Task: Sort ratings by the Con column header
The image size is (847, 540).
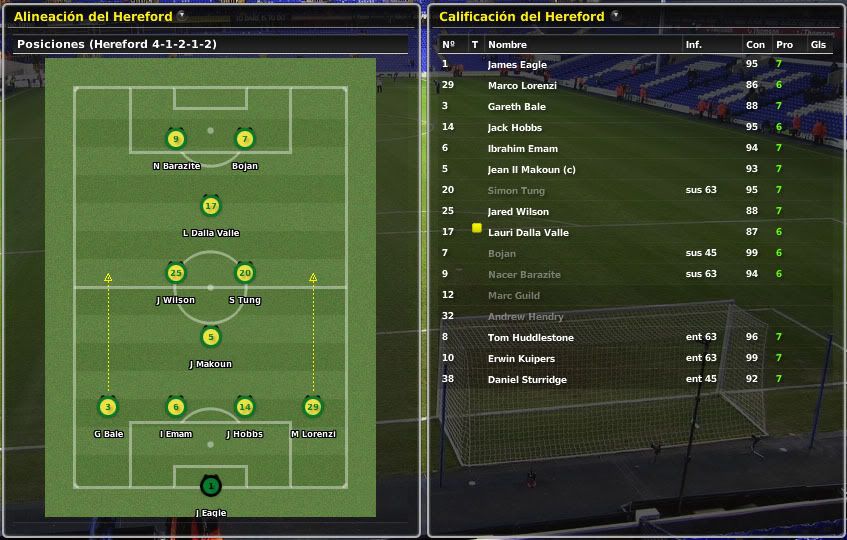Action: tap(755, 45)
